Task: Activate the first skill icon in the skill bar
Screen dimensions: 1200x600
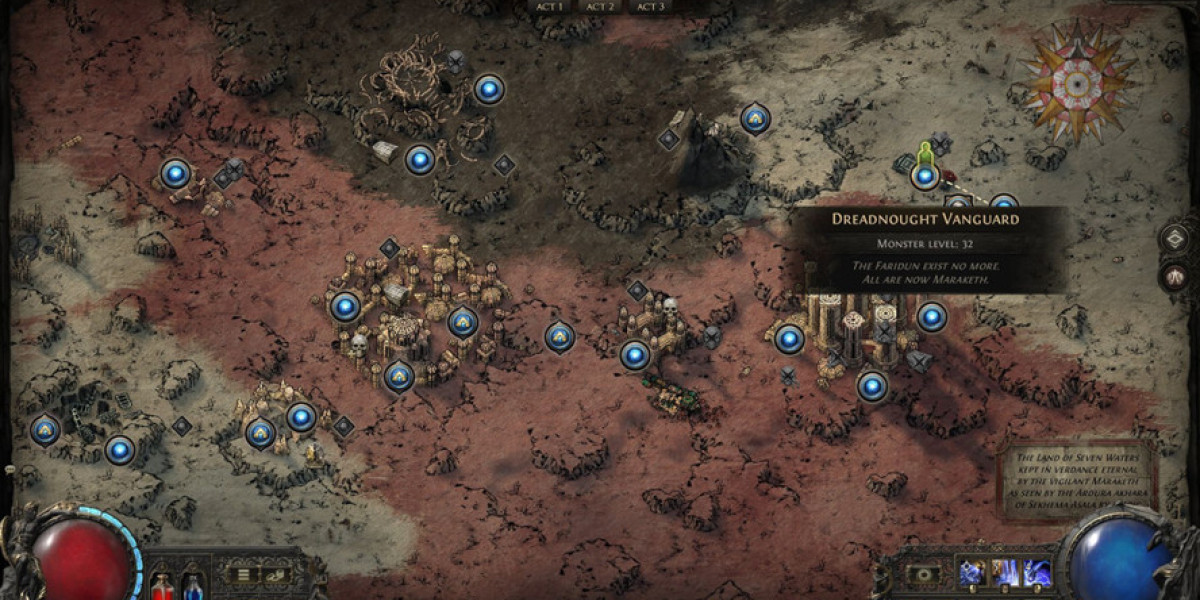Action: pos(971,573)
